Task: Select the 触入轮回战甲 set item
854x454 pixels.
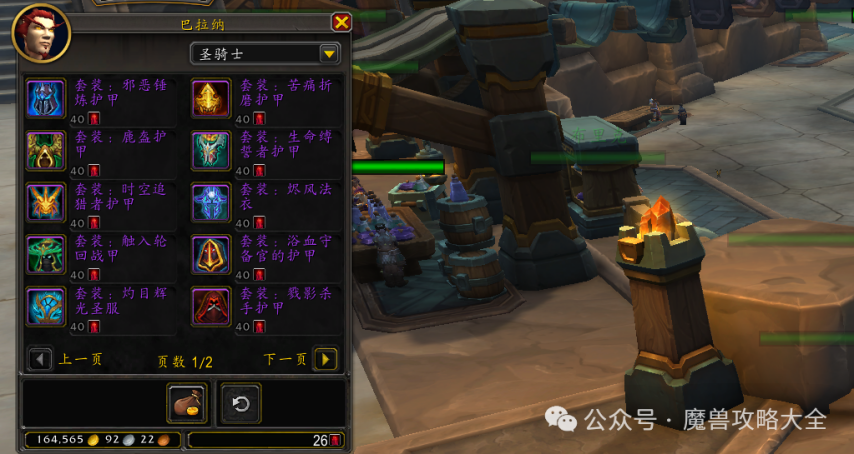Action: pos(46,254)
